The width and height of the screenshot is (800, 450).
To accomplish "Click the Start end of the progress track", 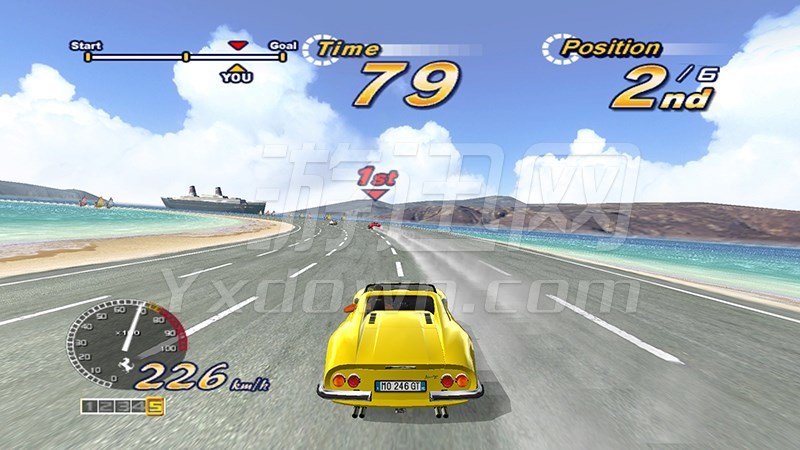I will [87, 56].
